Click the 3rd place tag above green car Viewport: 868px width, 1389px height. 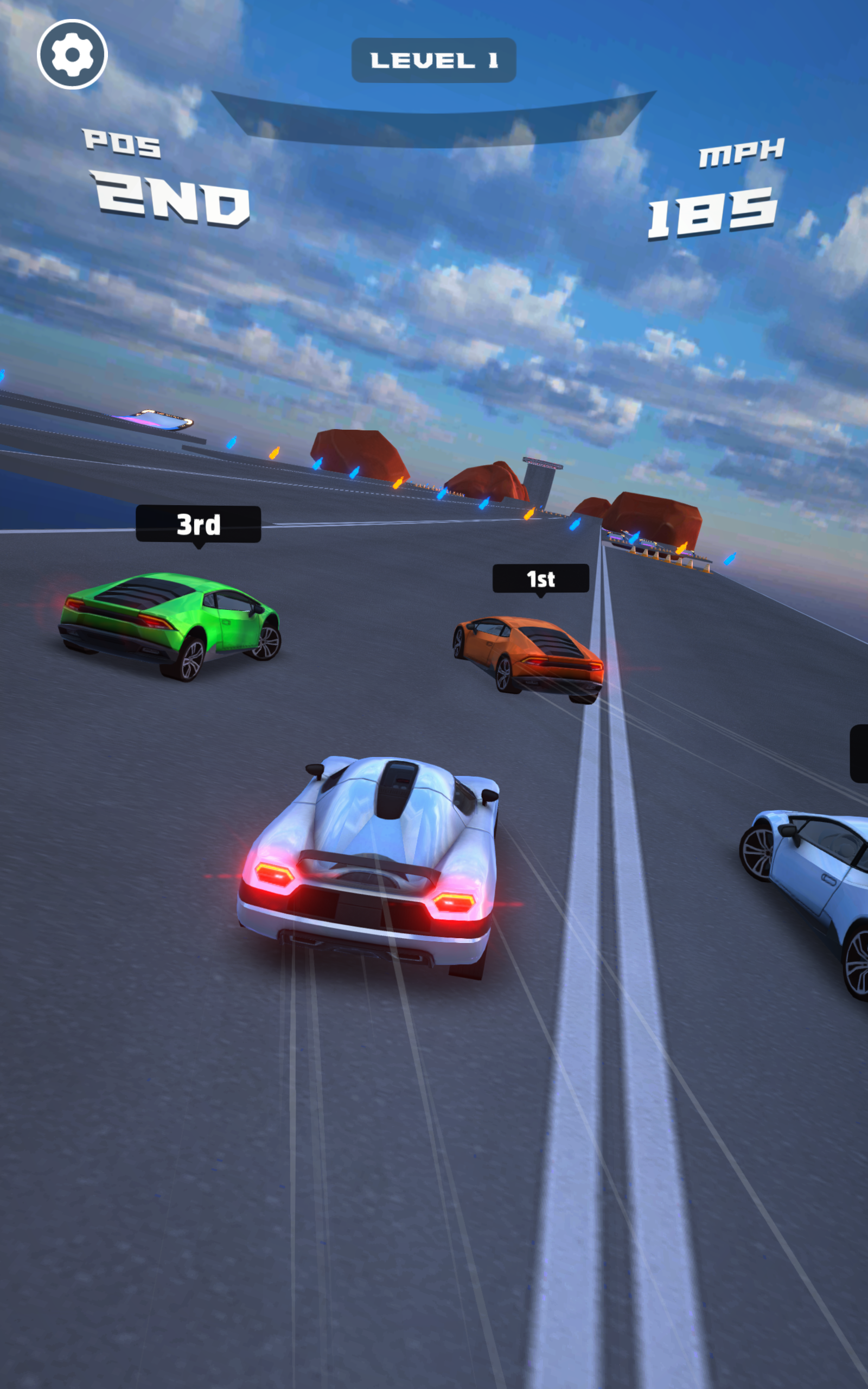point(199,525)
